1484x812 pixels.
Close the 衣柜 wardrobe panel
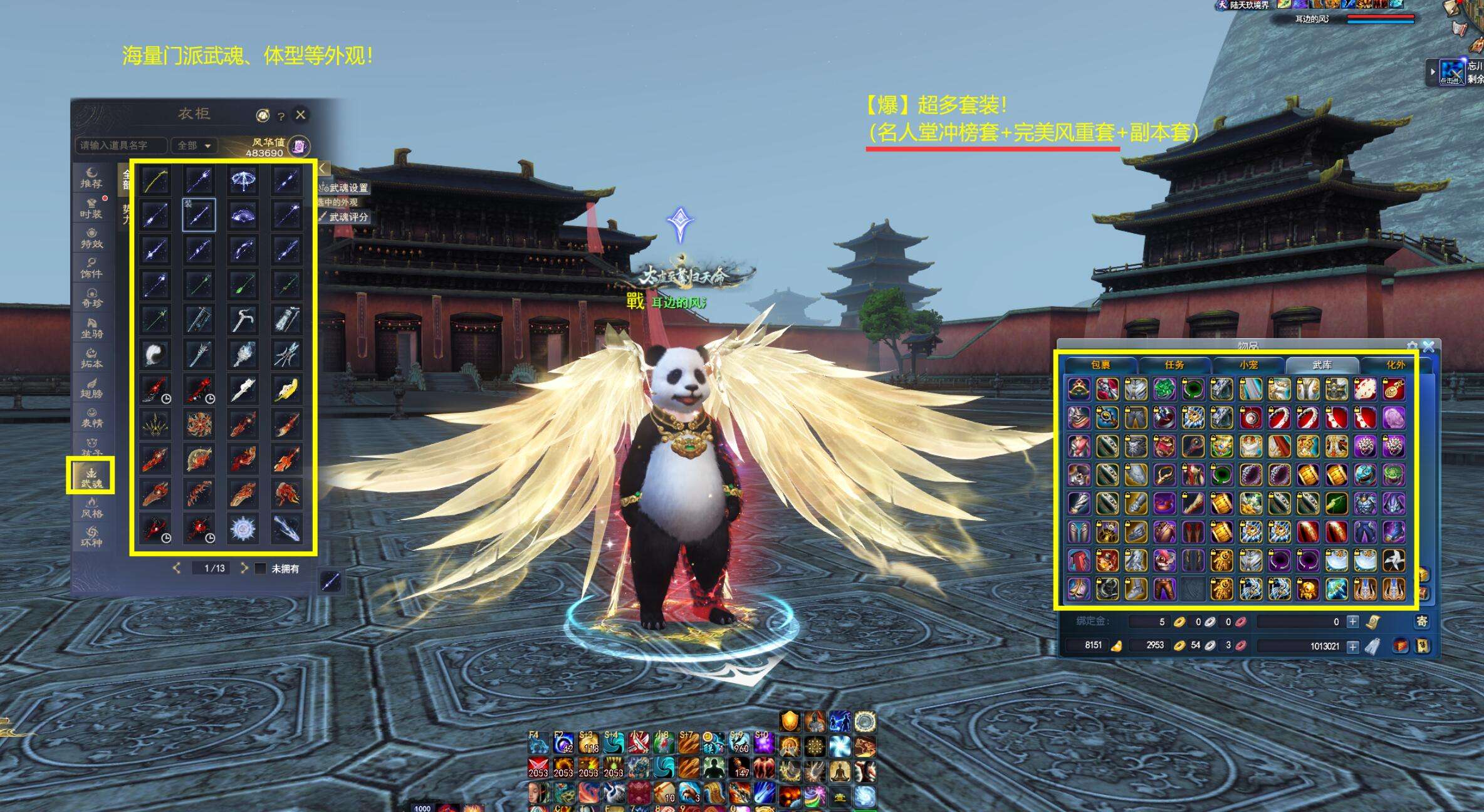point(301,115)
